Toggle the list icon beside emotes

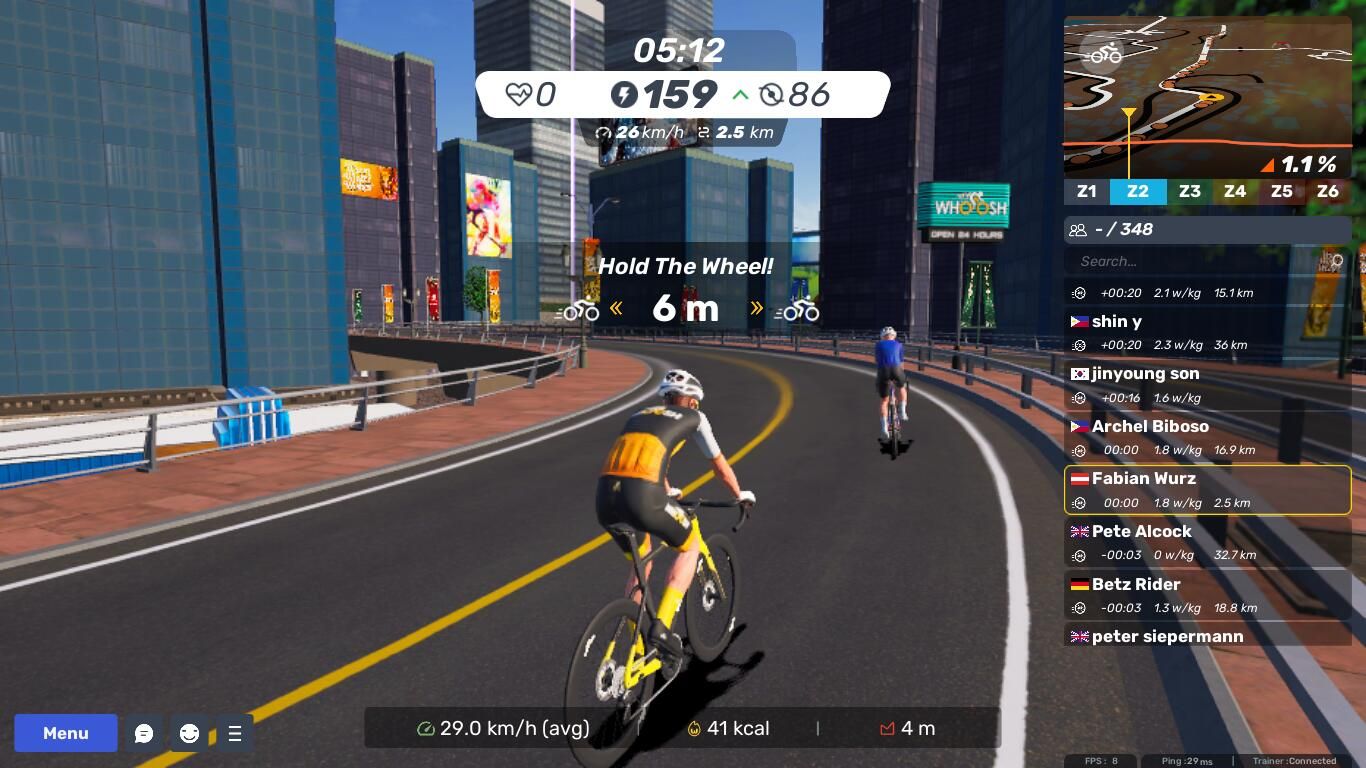click(x=235, y=734)
